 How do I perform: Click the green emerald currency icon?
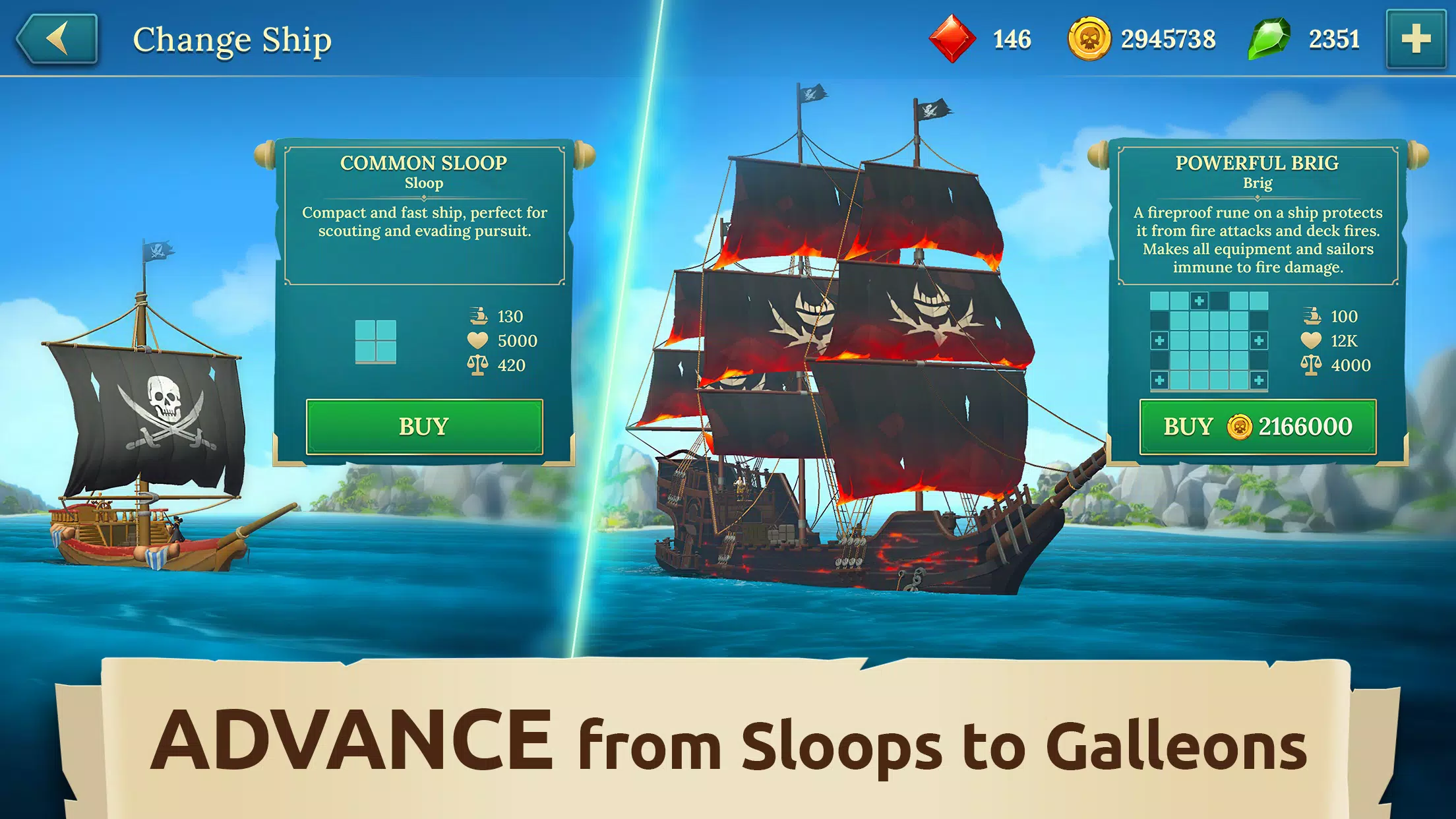1269,40
